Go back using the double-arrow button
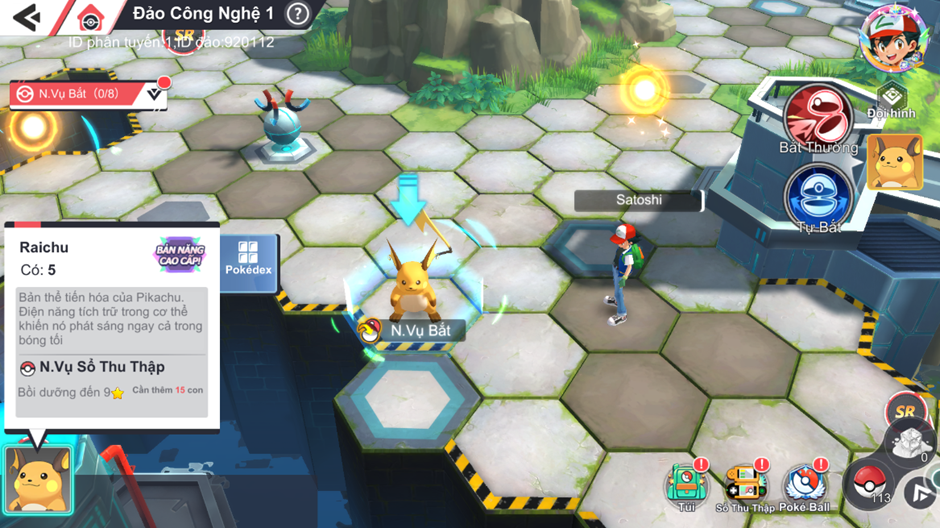Image resolution: width=940 pixels, height=528 pixels. (x=27, y=17)
